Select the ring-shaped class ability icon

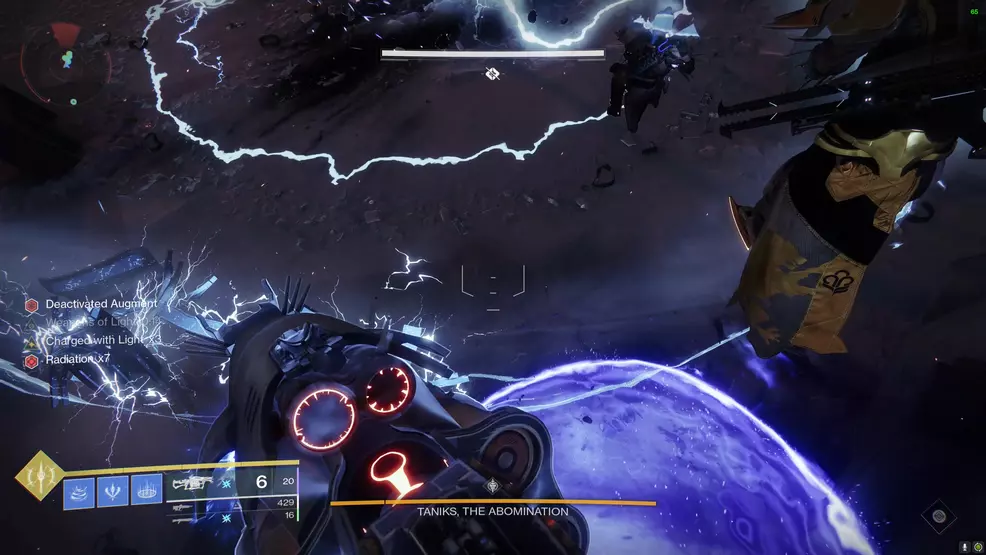[x=147, y=491]
